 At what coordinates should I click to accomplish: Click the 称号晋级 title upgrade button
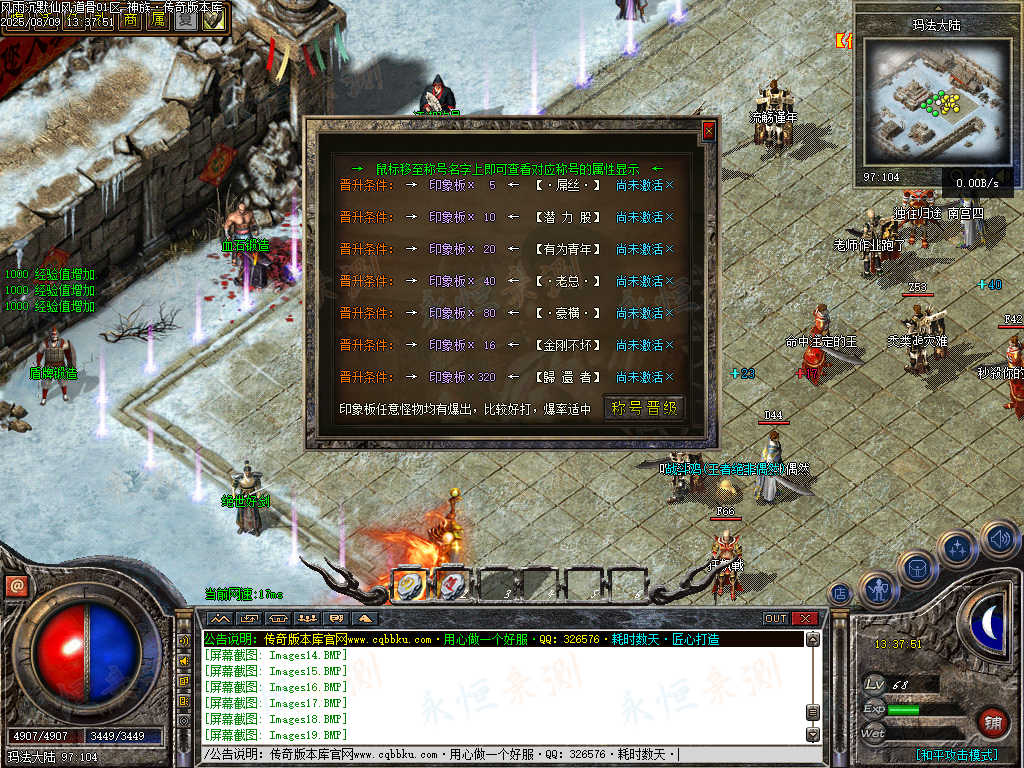click(645, 408)
